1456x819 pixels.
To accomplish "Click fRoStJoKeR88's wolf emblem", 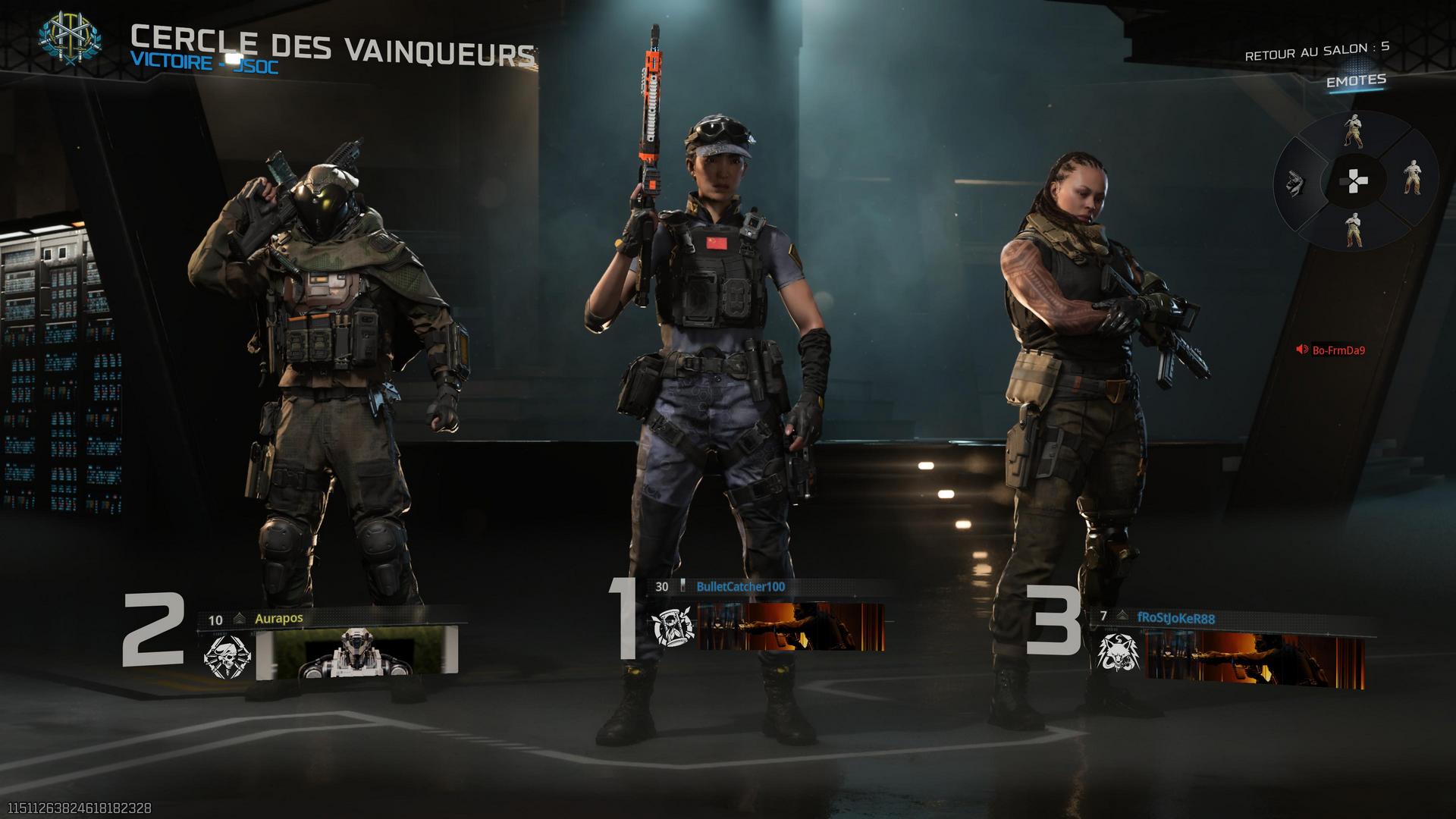I will (x=1118, y=654).
